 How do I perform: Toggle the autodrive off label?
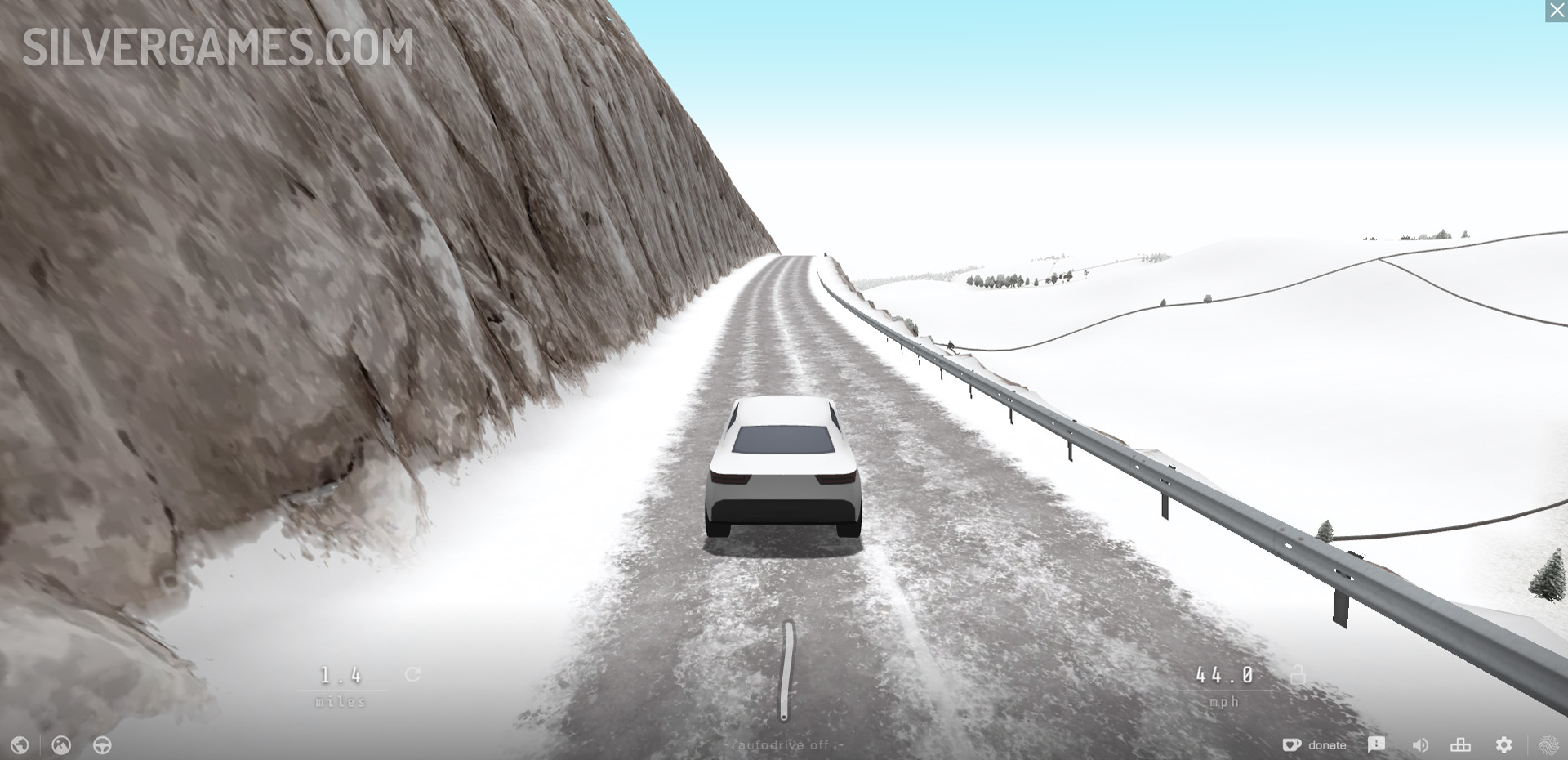tap(783, 745)
